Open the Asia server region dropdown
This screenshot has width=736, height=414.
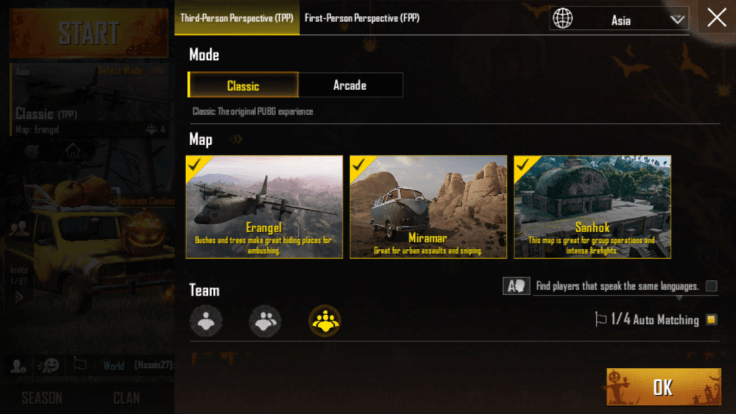pyautogui.click(x=619, y=19)
